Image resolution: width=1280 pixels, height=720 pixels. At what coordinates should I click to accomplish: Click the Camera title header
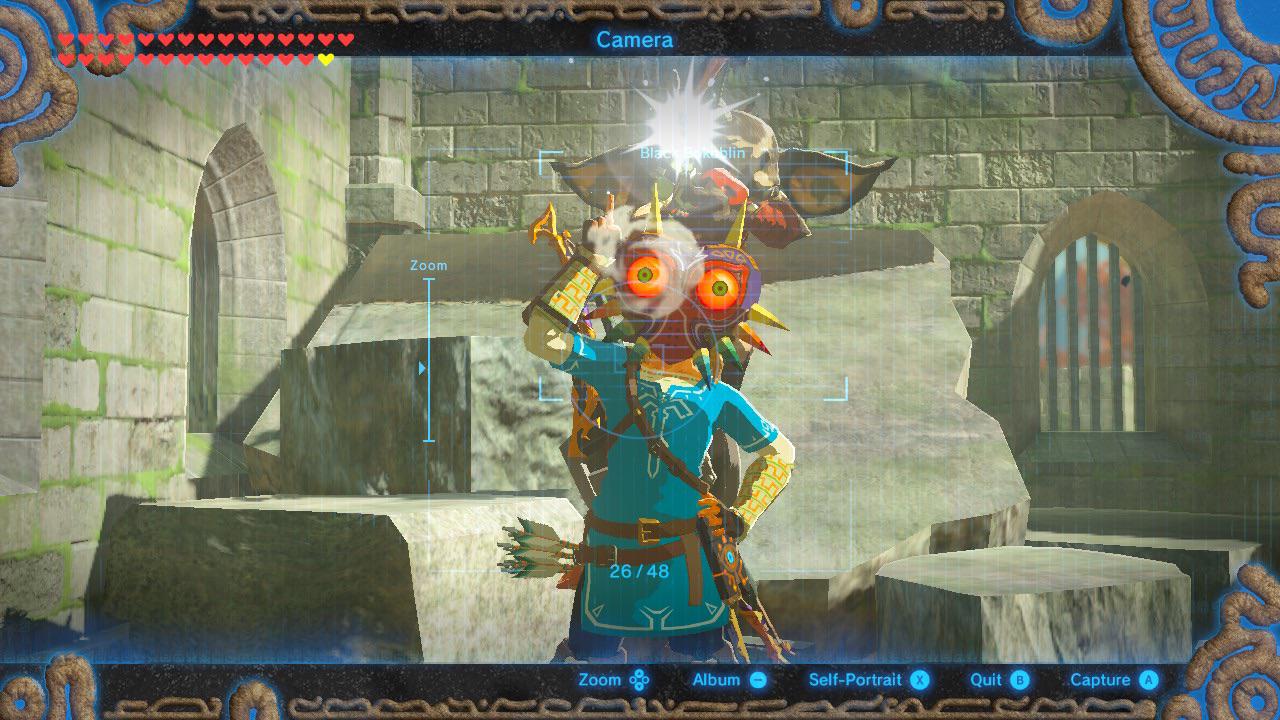click(637, 40)
